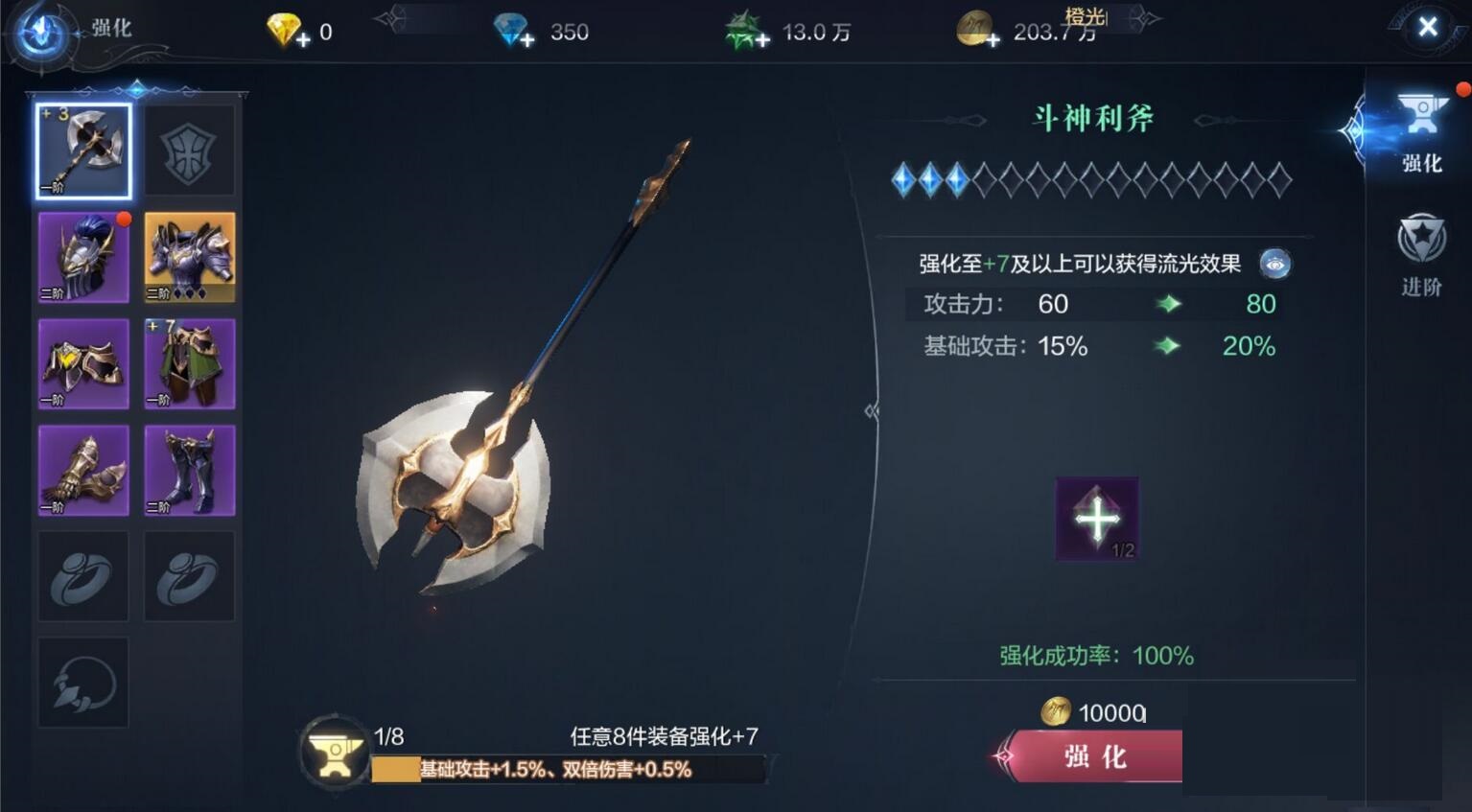Screen dimensions: 1472x812
Task: Add diamonds using the plus icon
Action: (x=526, y=38)
